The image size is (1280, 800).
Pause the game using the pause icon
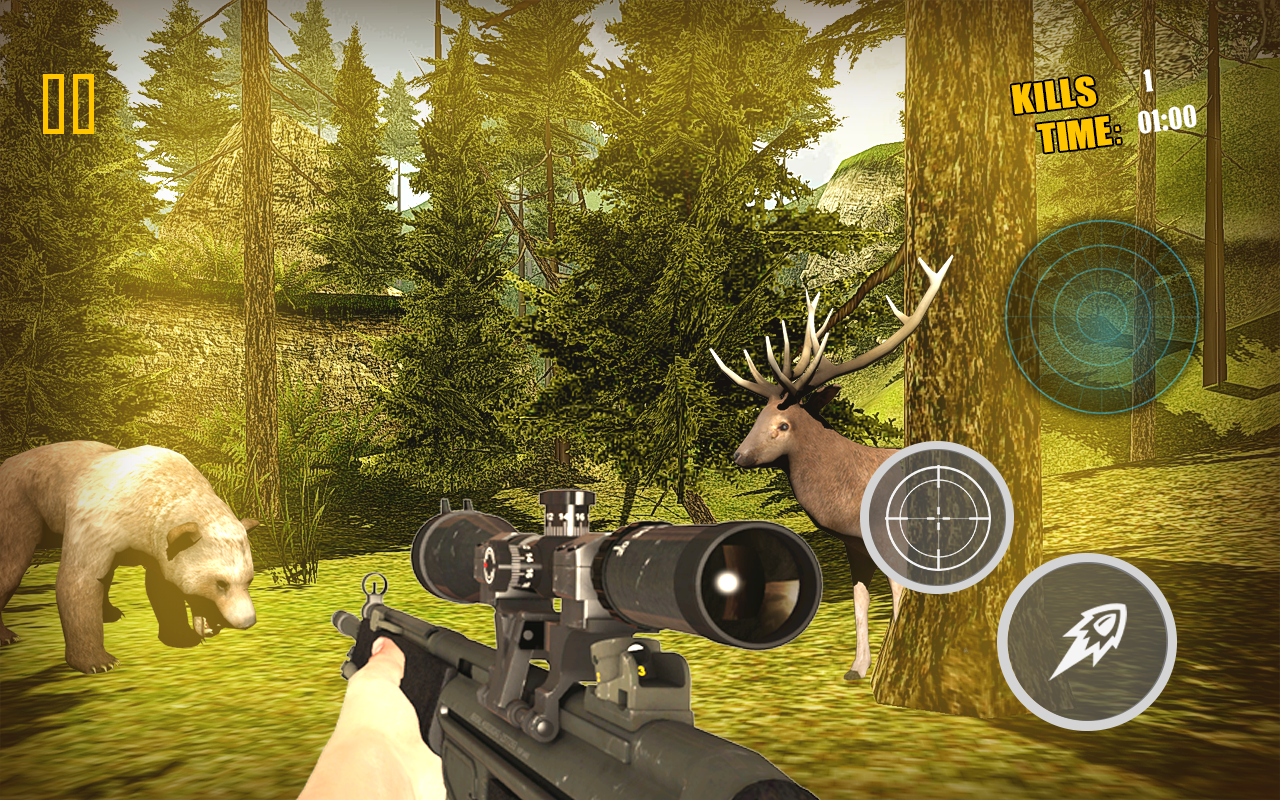coord(68,104)
